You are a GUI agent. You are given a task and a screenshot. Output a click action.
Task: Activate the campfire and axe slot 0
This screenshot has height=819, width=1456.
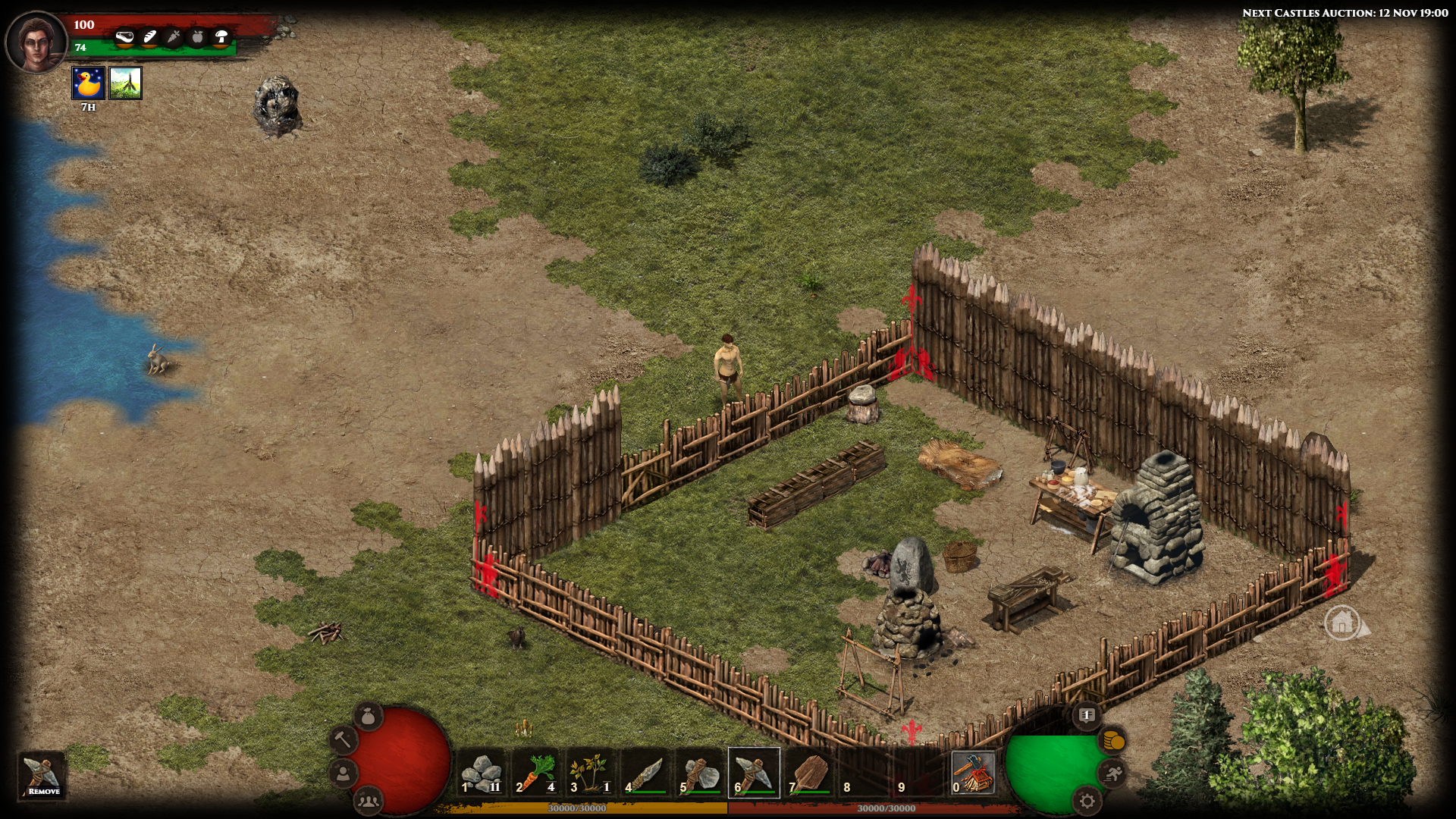973,773
